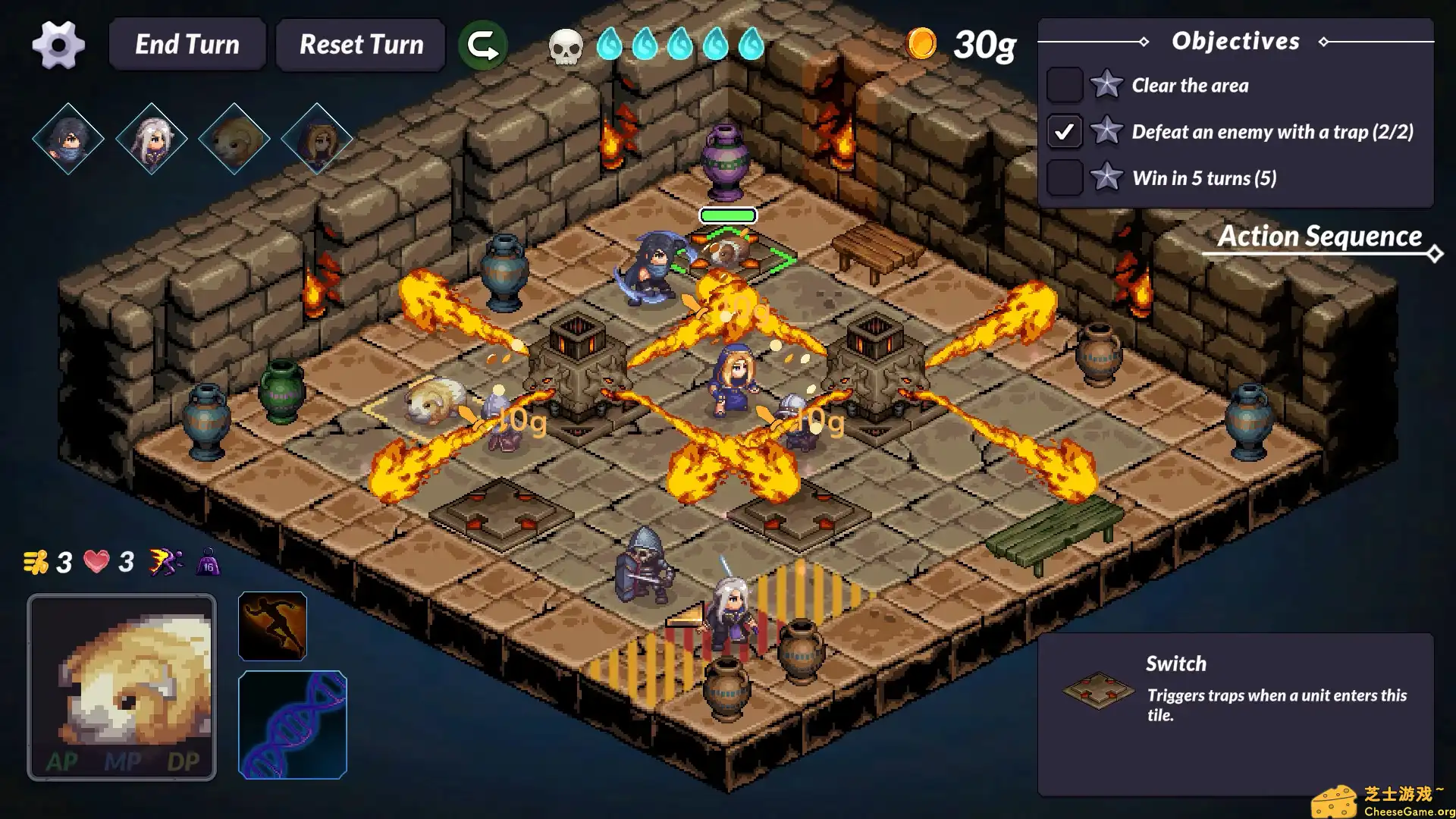Select the masked dark-haired hero portrait
This screenshot has height=819, width=1456.
click(x=68, y=139)
